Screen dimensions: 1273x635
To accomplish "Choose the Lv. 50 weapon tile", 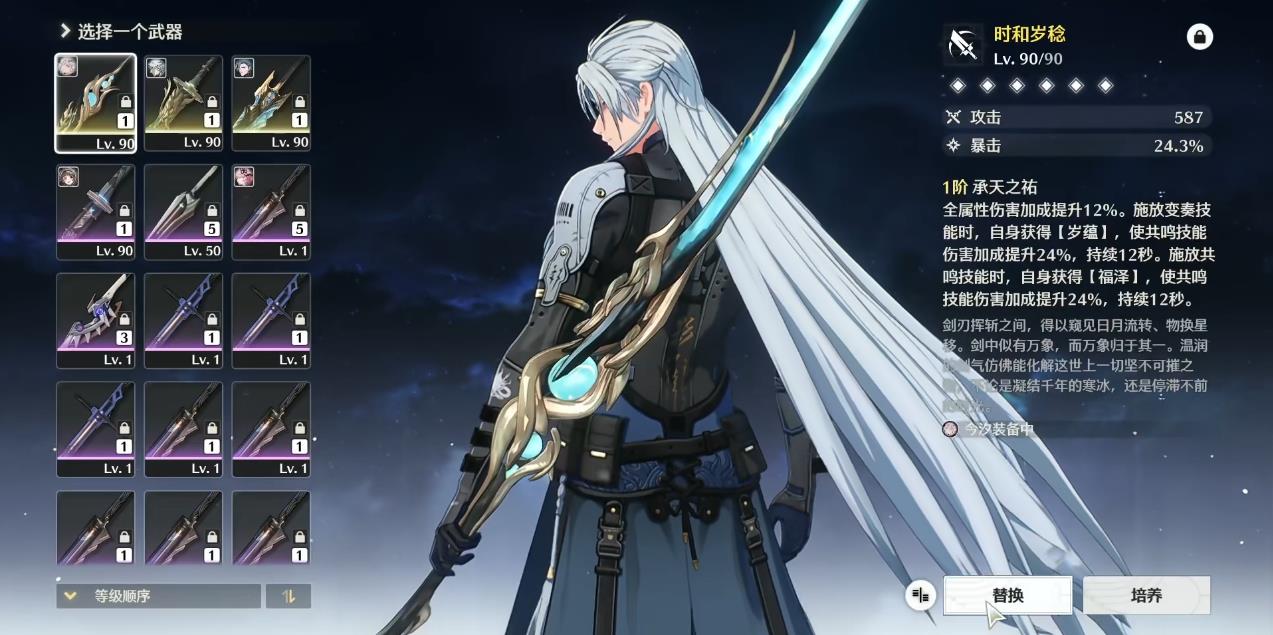I will pos(183,212).
